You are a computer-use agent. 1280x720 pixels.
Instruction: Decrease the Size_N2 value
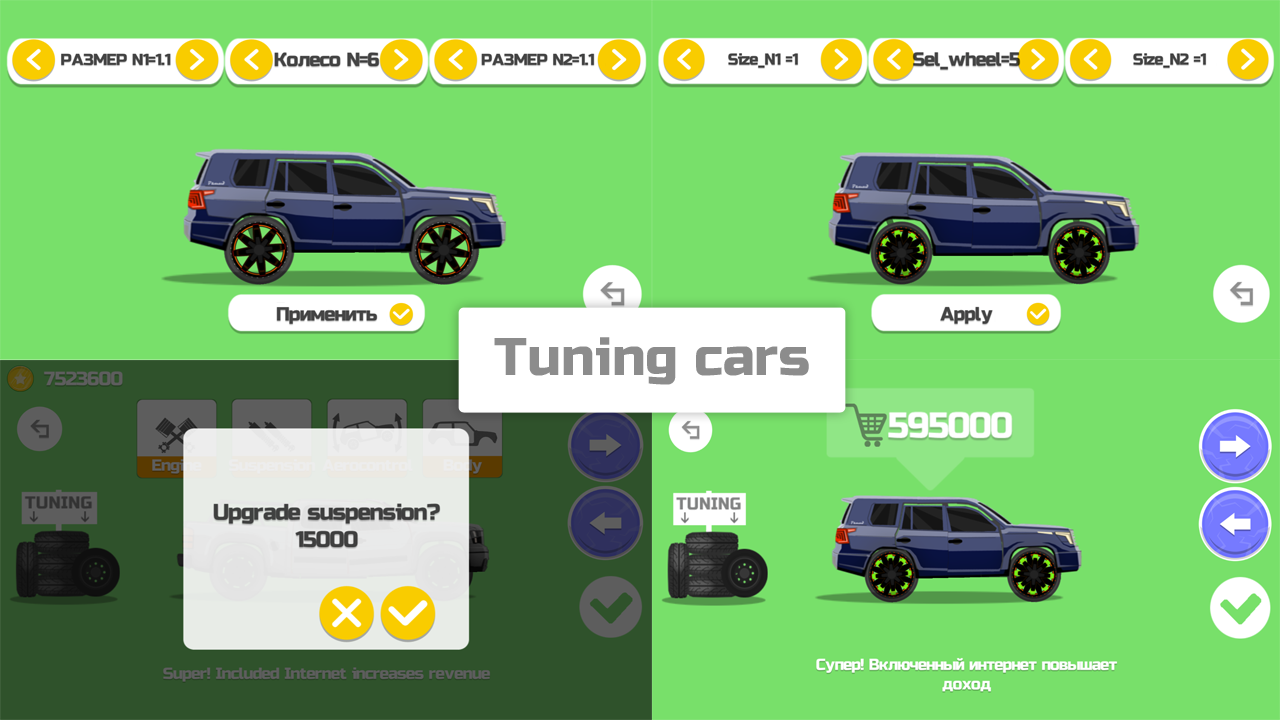click(x=1092, y=60)
